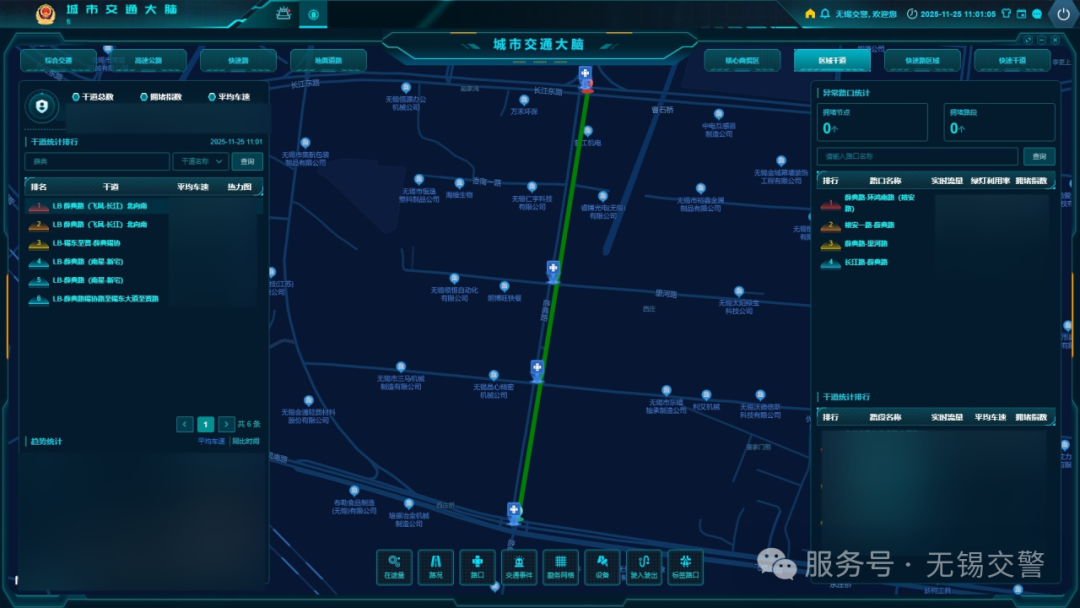Switch to the 核心商贸区 tab
Viewport: 1080px width, 608px height.
[742, 60]
